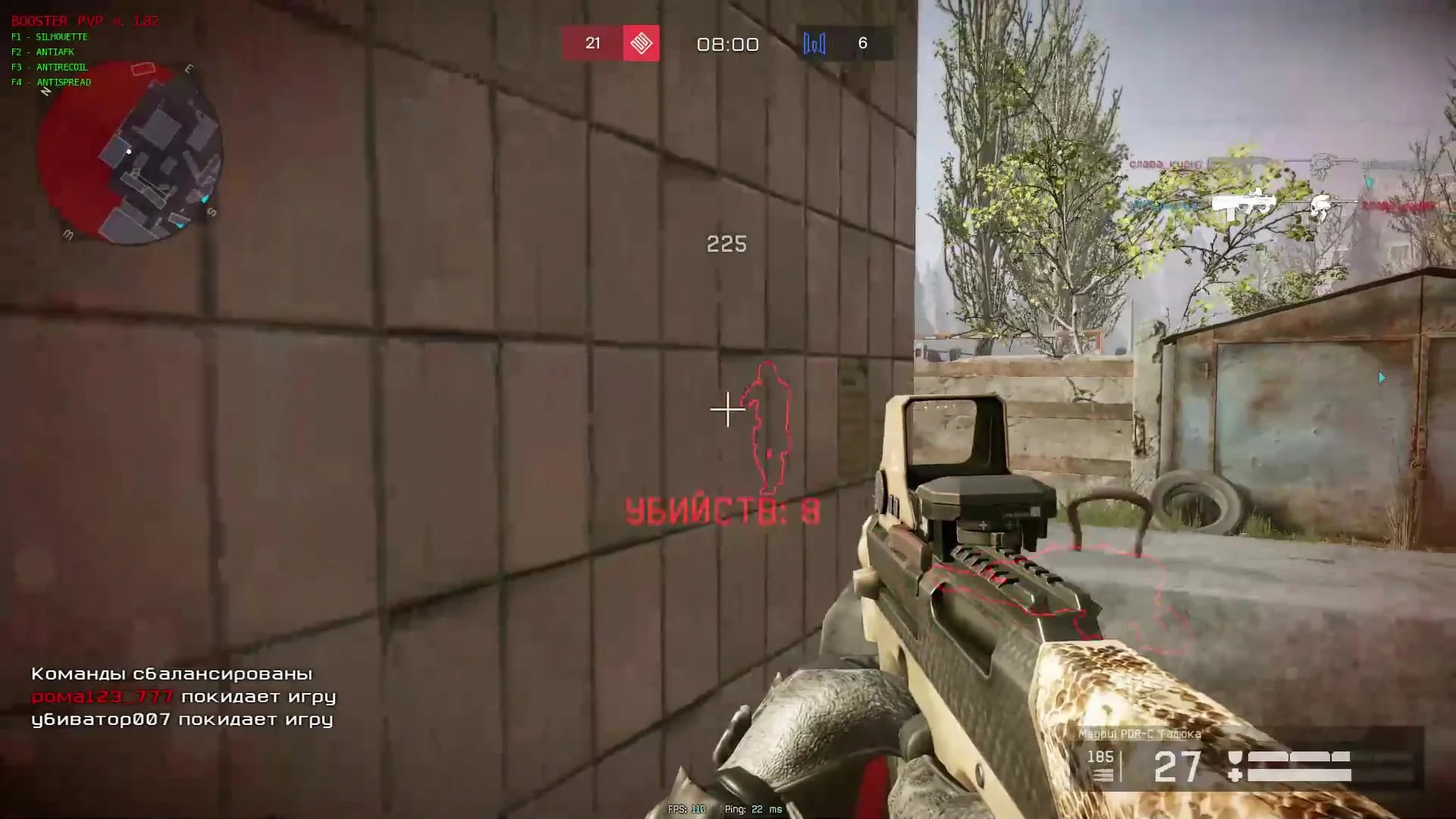1456x819 pixels.
Task: Select the red team score emblem icon
Action: pyautogui.click(x=641, y=43)
